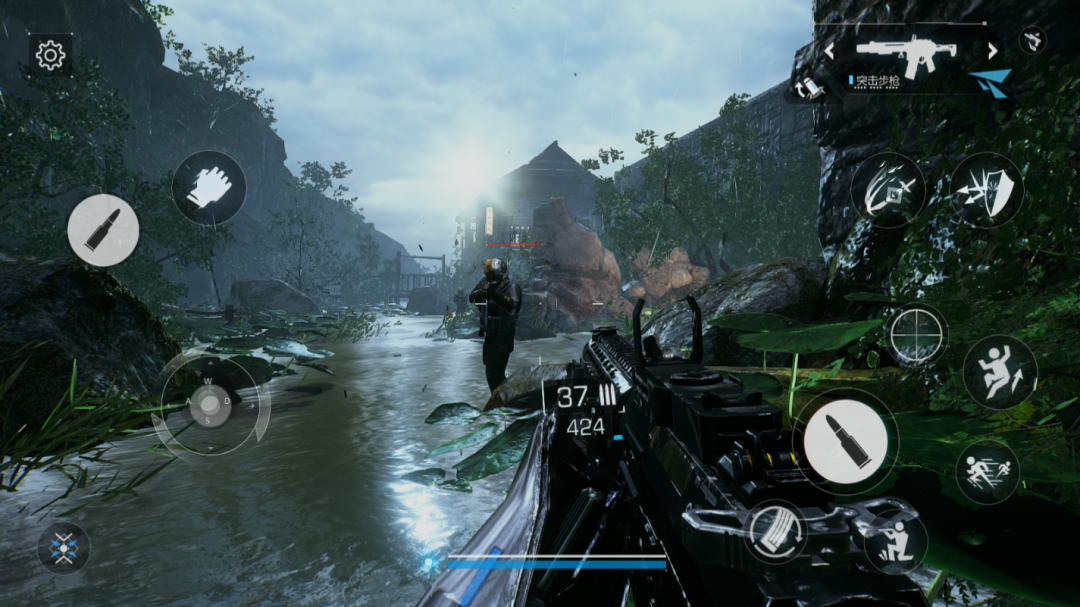Viewport: 1080px width, 607px height.
Task: Tap the glove melee button
Action: (x=208, y=187)
